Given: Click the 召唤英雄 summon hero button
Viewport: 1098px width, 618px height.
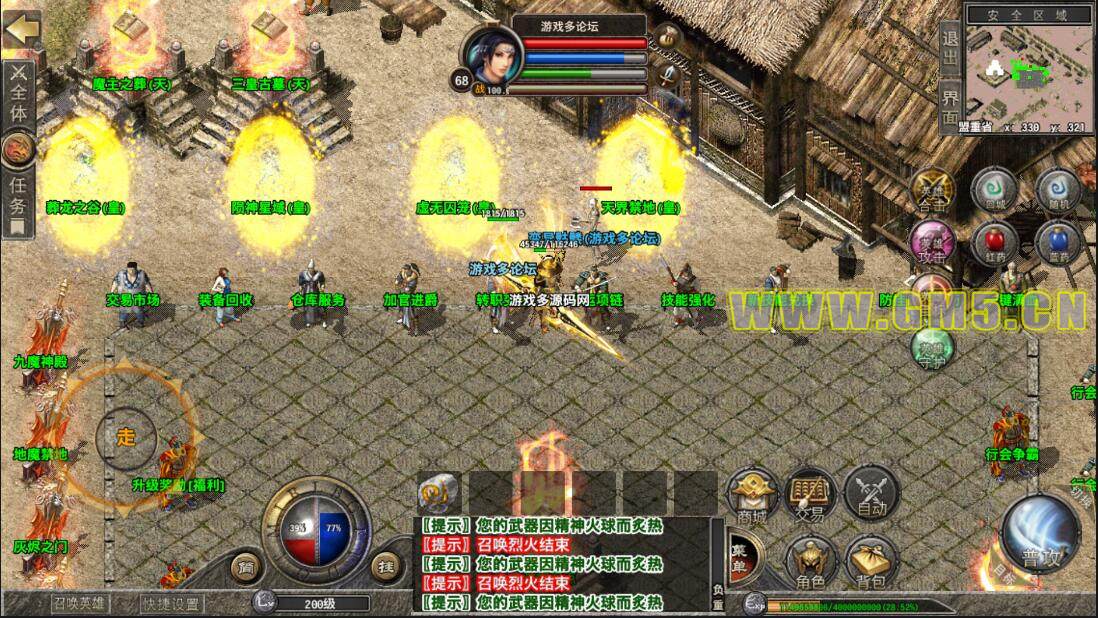Looking at the screenshot, I should (x=80, y=603).
